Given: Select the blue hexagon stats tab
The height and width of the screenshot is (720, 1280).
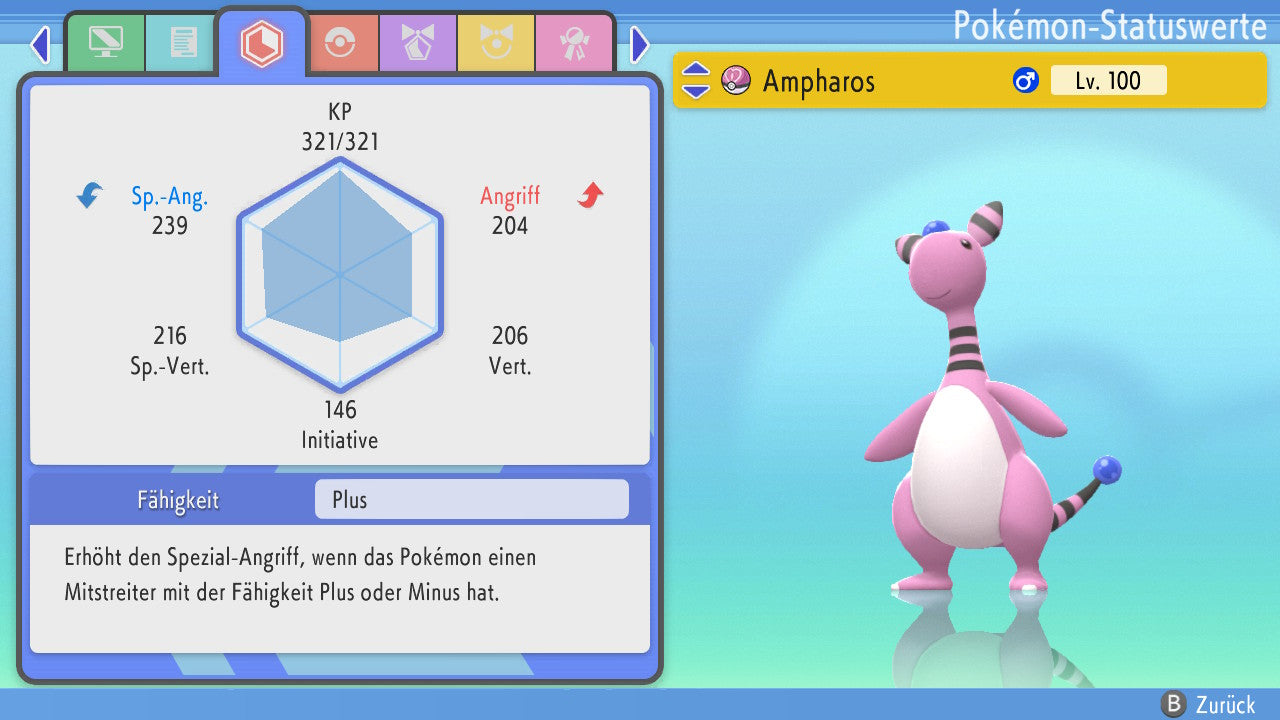Looking at the screenshot, I should click(x=262, y=44).
